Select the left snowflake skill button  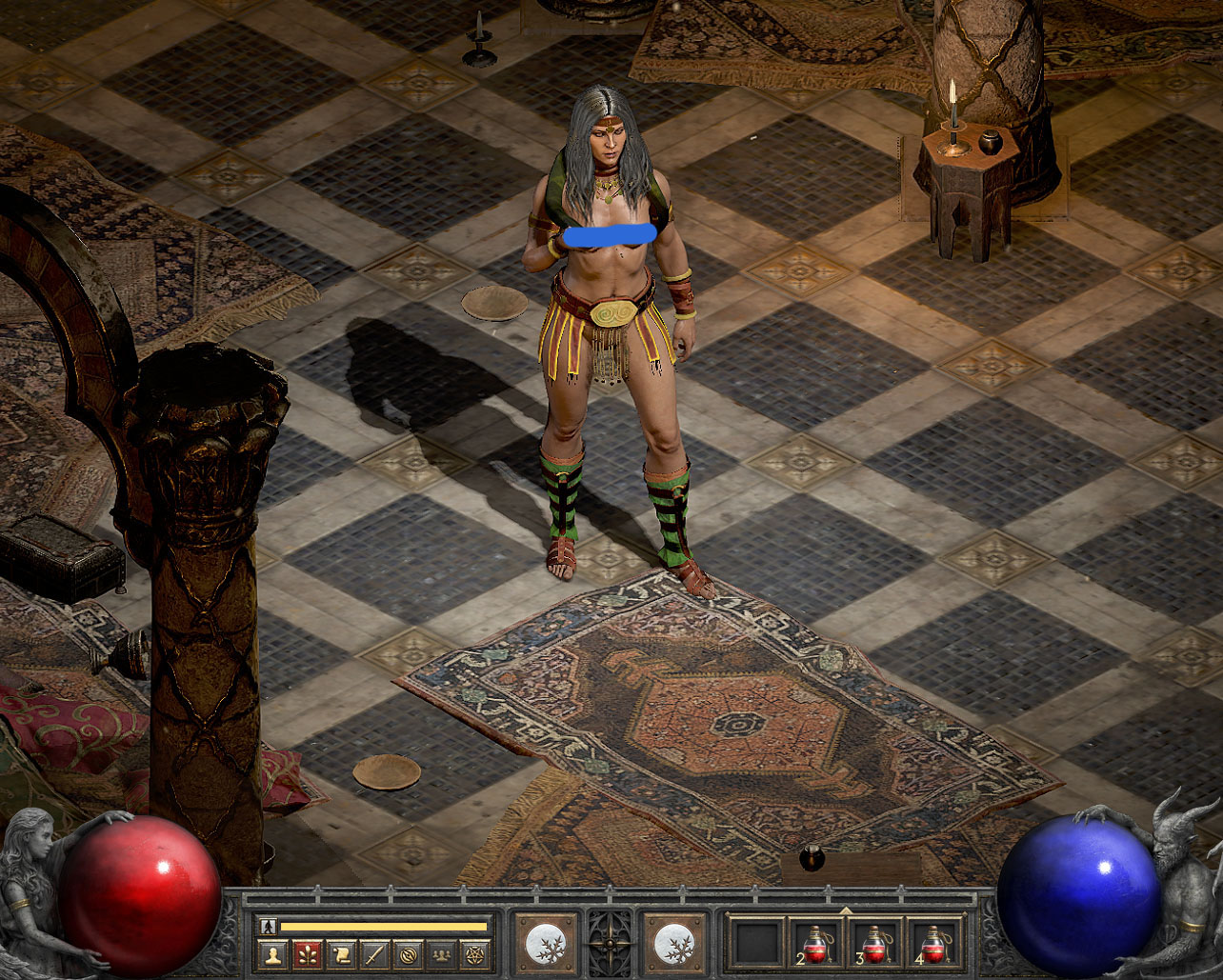[x=546, y=944]
